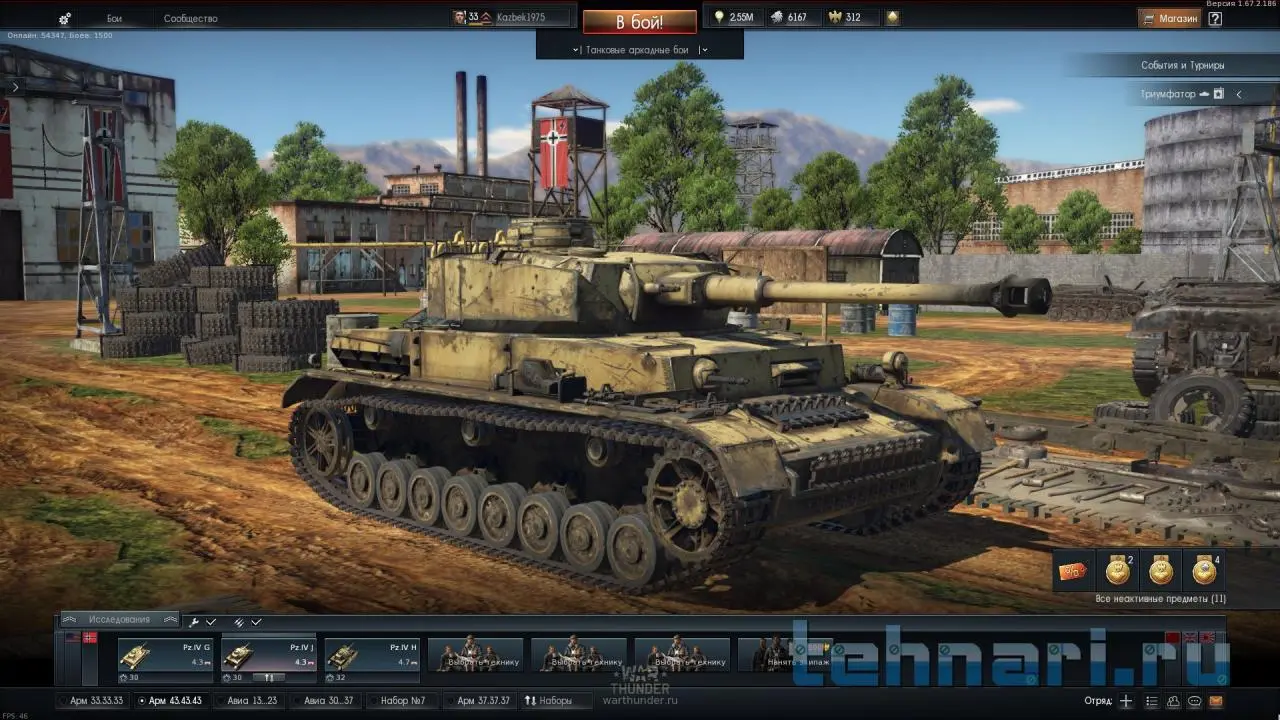Change the Танковые аркадные бои game mode

[639, 49]
